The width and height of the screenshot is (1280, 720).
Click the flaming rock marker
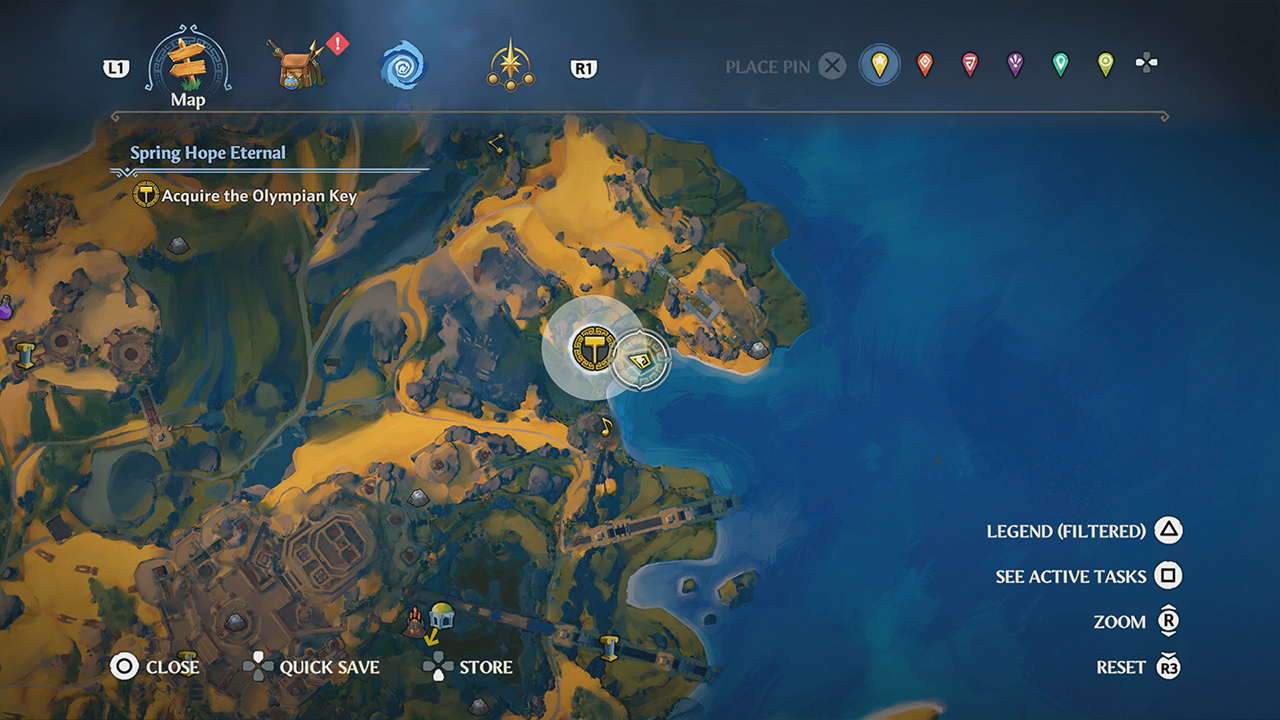point(413,625)
